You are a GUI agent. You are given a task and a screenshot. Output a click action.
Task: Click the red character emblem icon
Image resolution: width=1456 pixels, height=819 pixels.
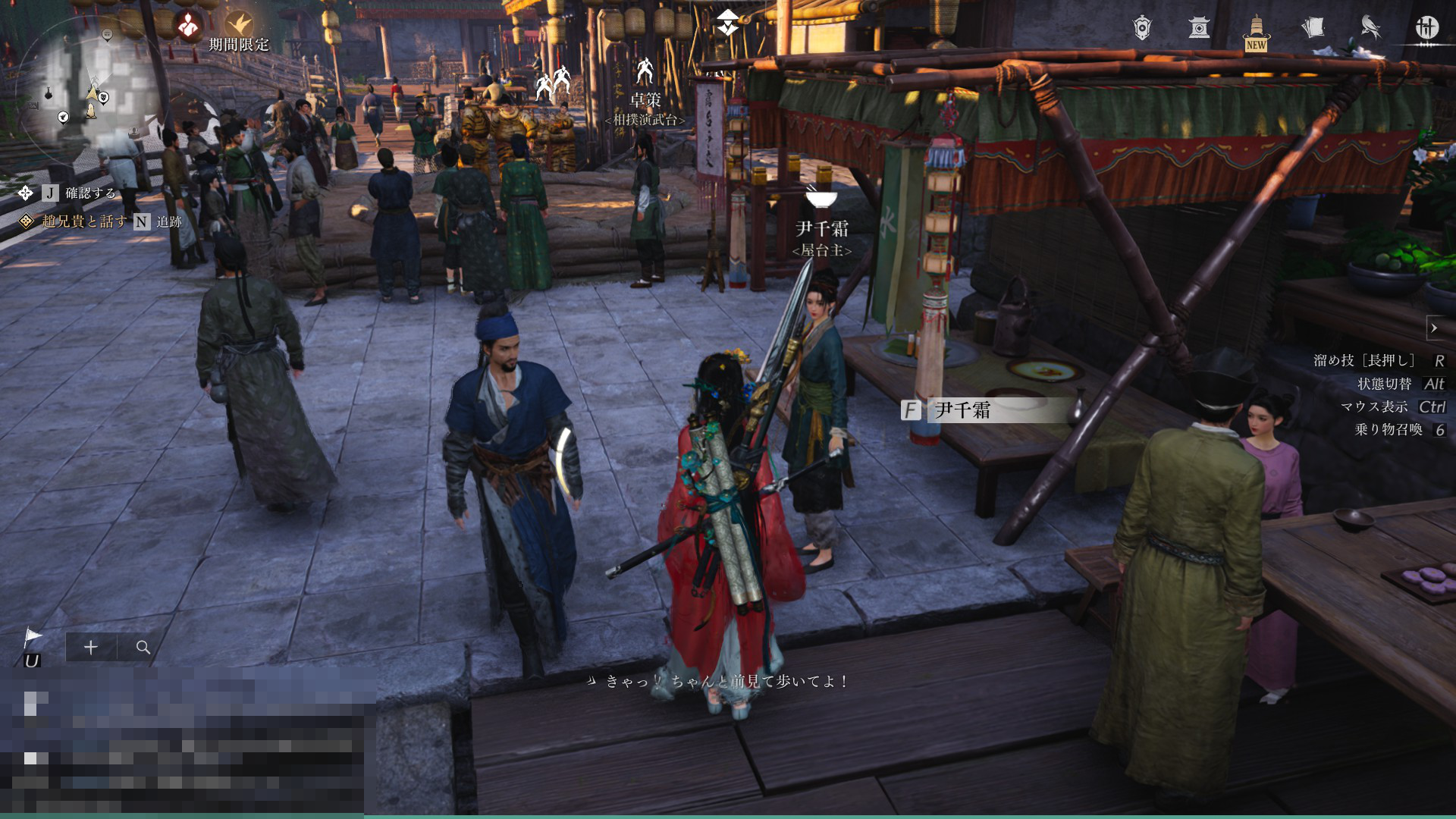point(188,27)
